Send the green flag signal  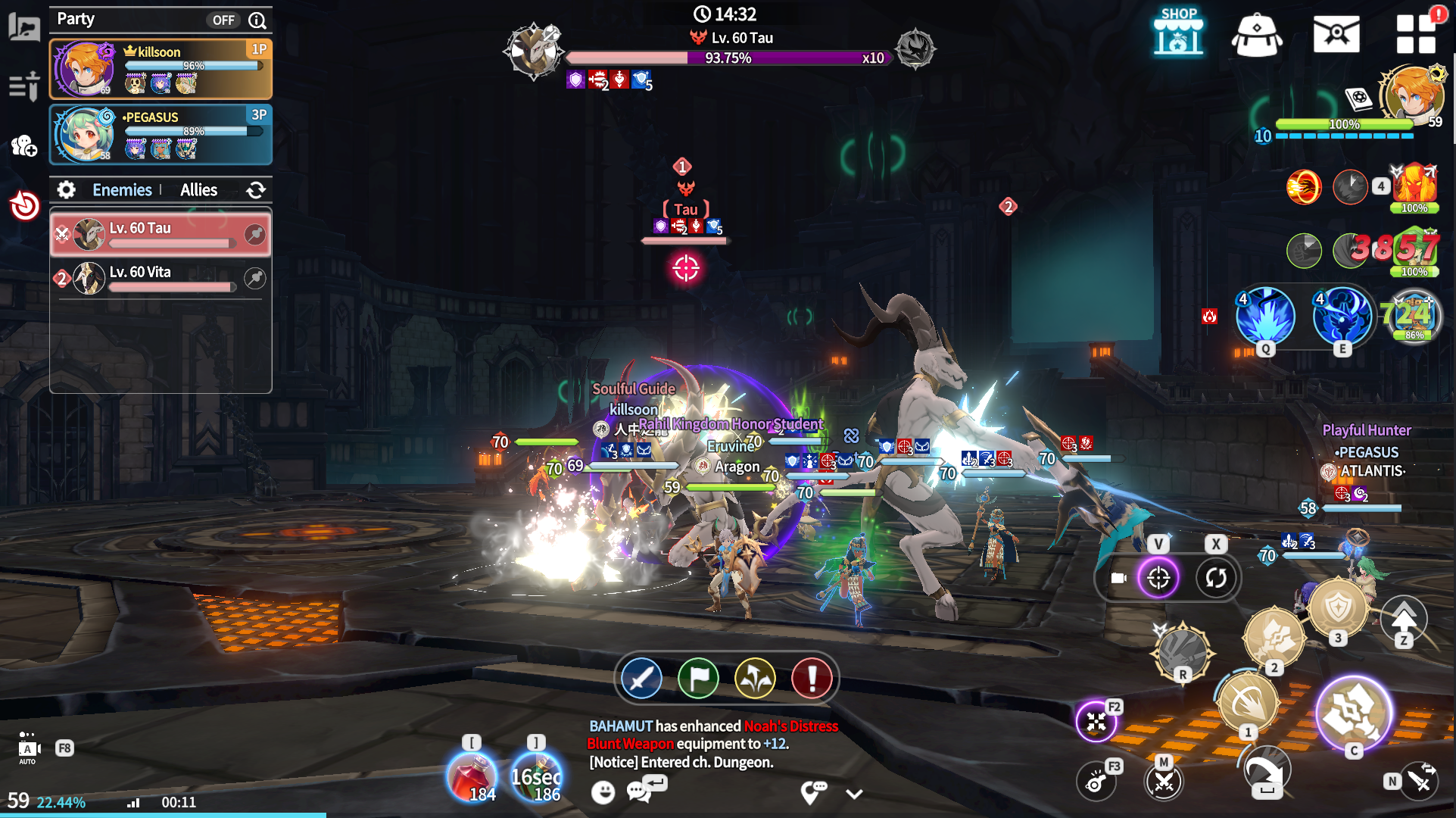pos(698,678)
